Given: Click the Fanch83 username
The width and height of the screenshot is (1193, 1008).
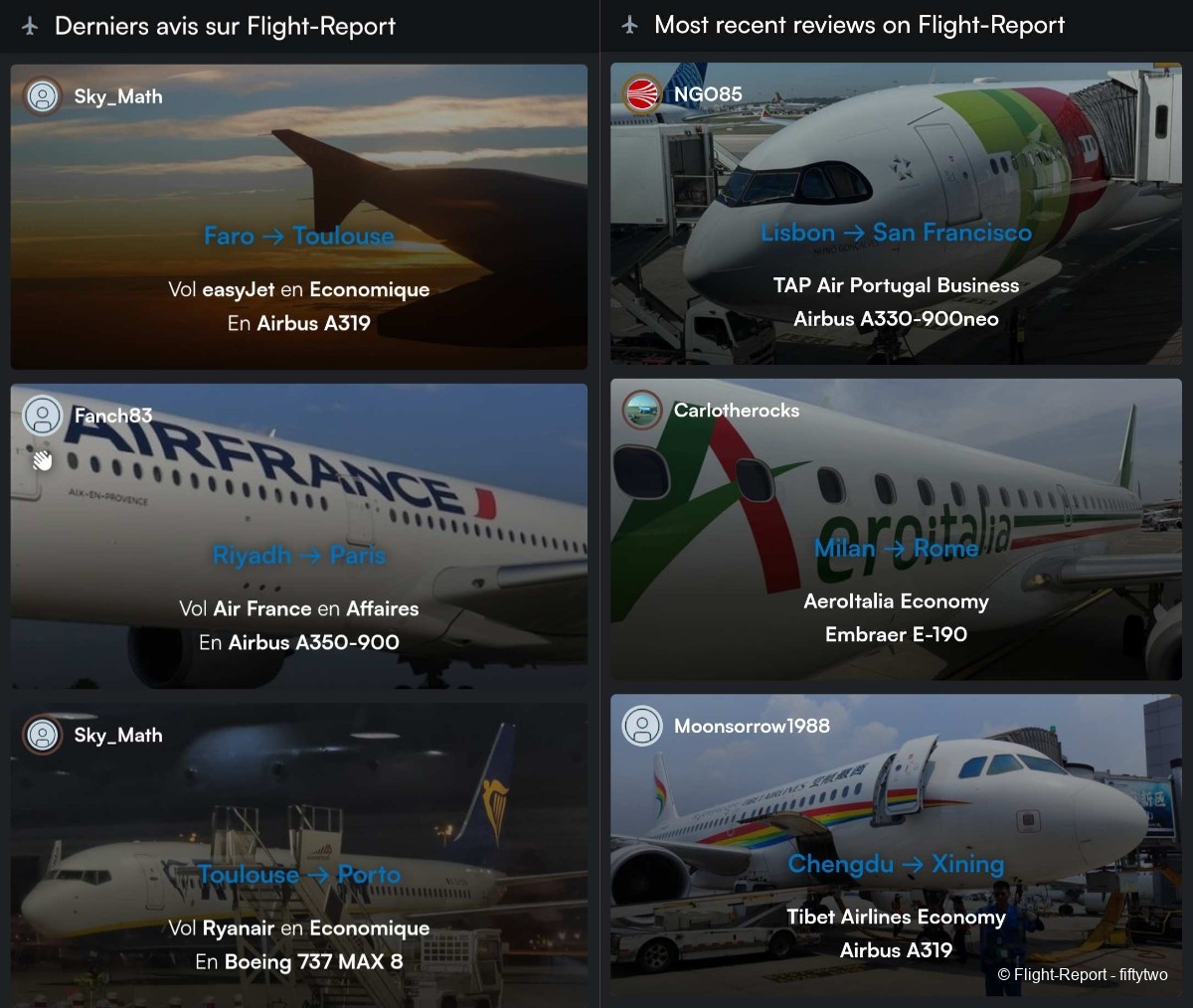Looking at the screenshot, I should [113, 416].
